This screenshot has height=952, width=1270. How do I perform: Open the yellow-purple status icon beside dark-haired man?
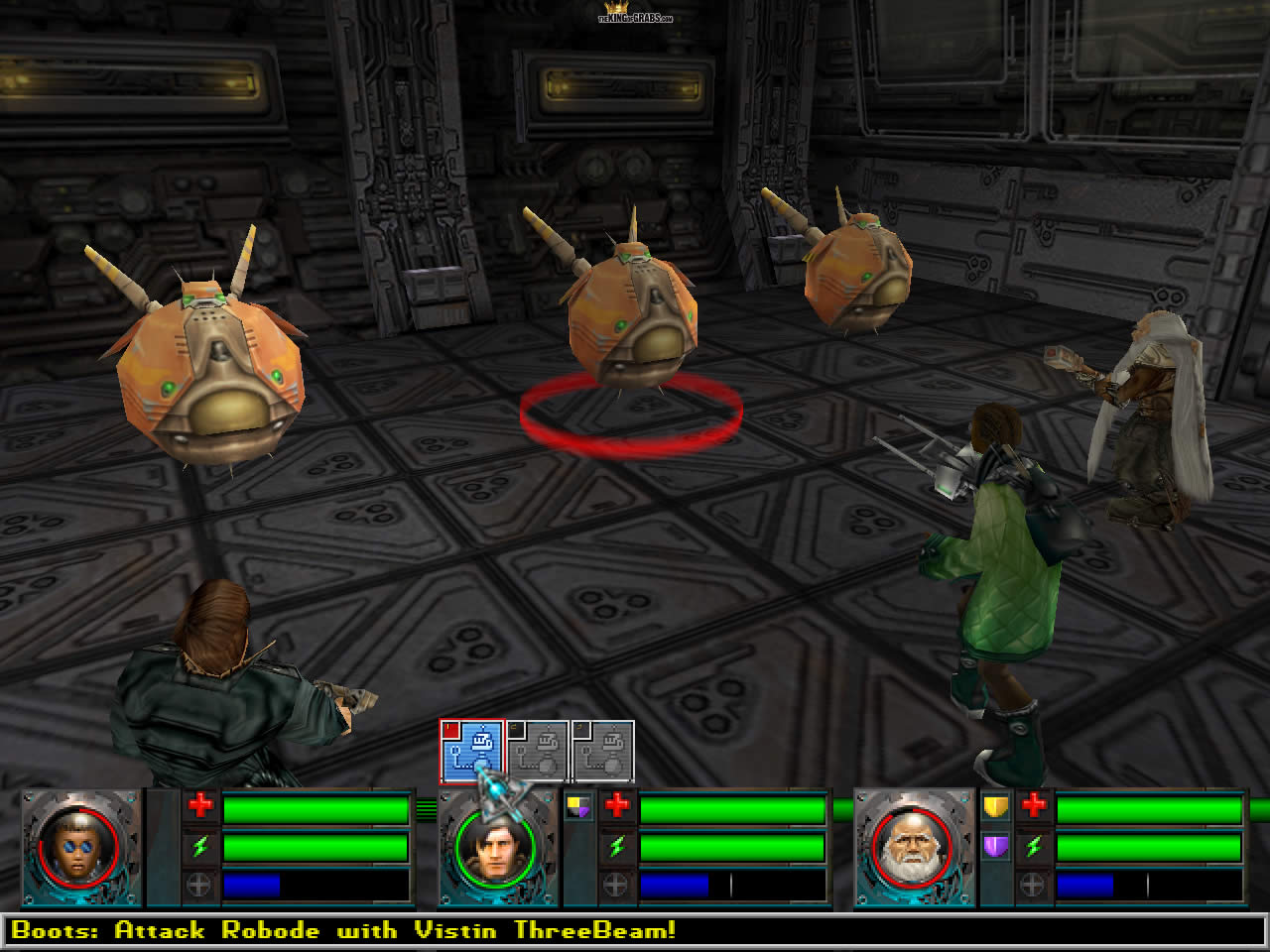(578, 807)
